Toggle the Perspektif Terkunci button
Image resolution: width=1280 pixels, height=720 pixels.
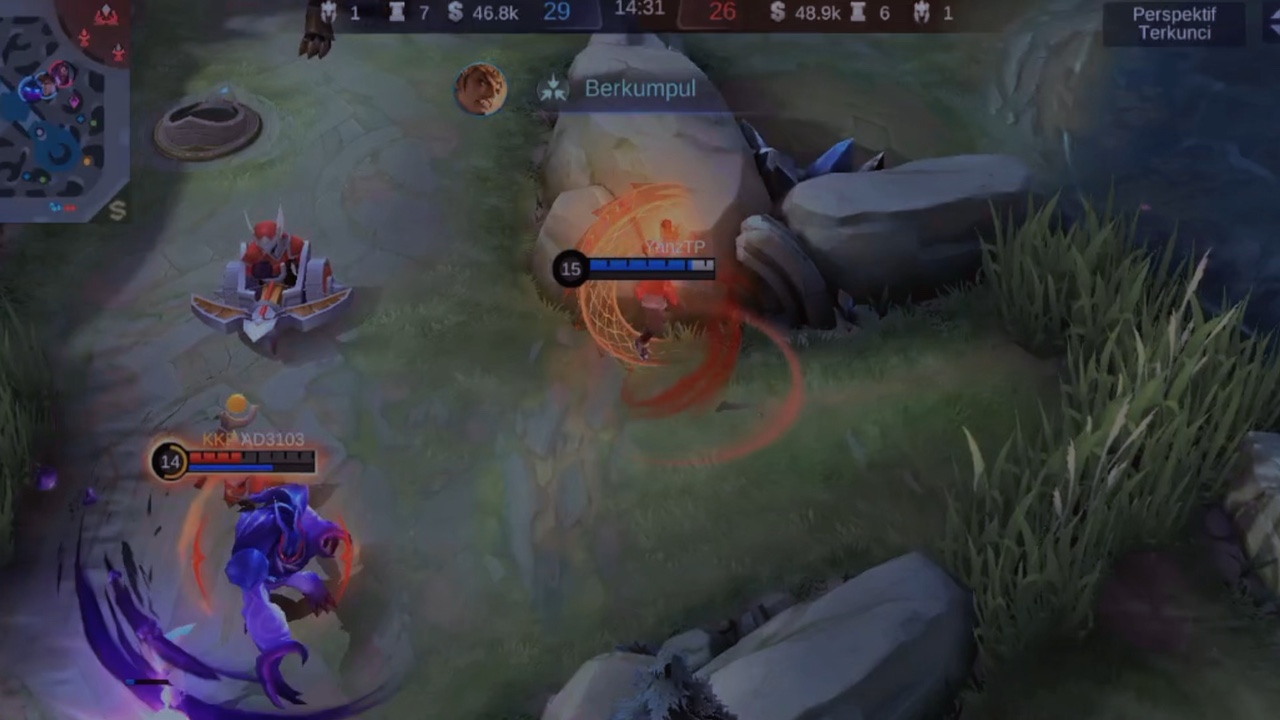click(1172, 24)
